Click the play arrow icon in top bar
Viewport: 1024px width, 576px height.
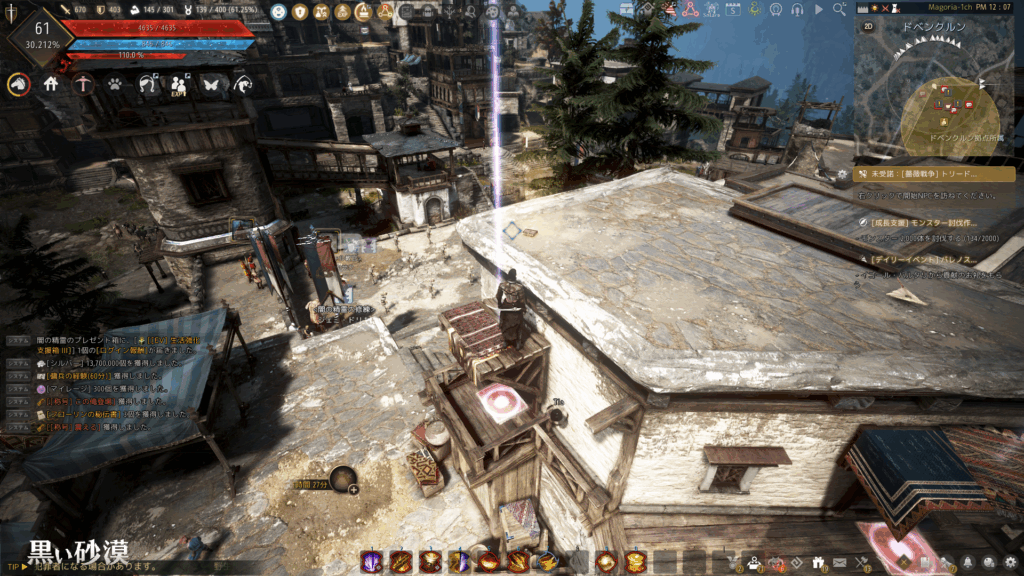(x=819, y=9)
